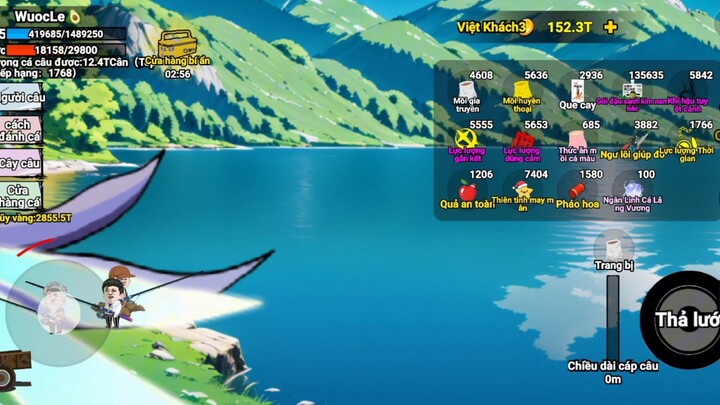Hit the Thả lưới cast button
Image resolution: width=720 pixels, height=405 pixels.
tap(685, 320)
